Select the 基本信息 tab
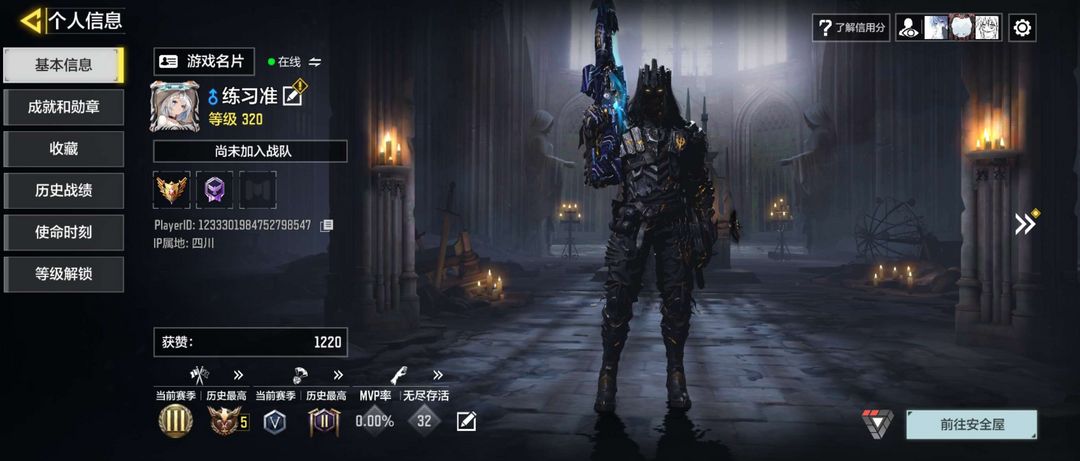The height and width of the screenshot is (461, 1080). (63, 65)
